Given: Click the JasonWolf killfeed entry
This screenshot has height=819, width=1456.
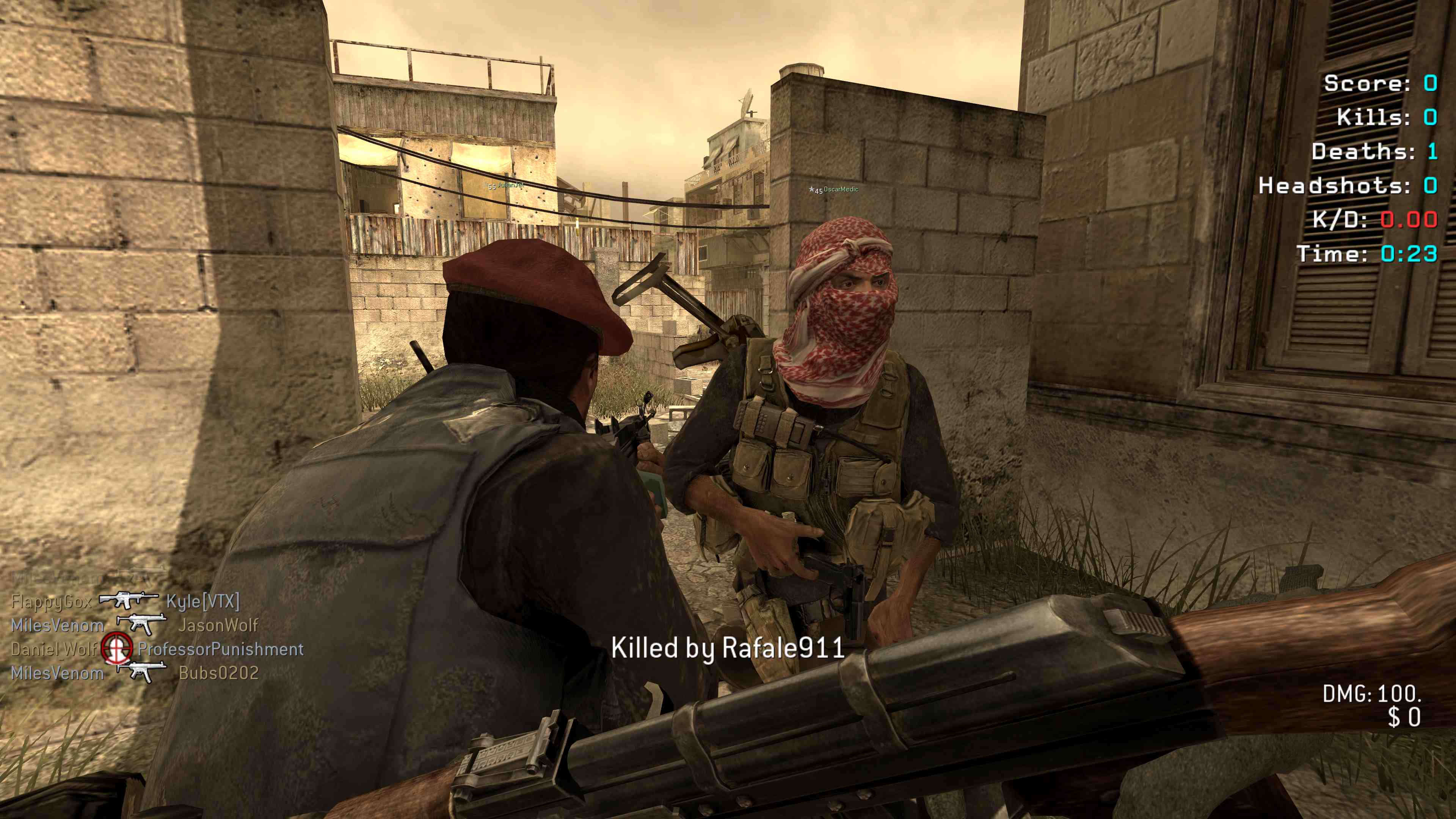Looking at the screenshot, I should (218, 625).
